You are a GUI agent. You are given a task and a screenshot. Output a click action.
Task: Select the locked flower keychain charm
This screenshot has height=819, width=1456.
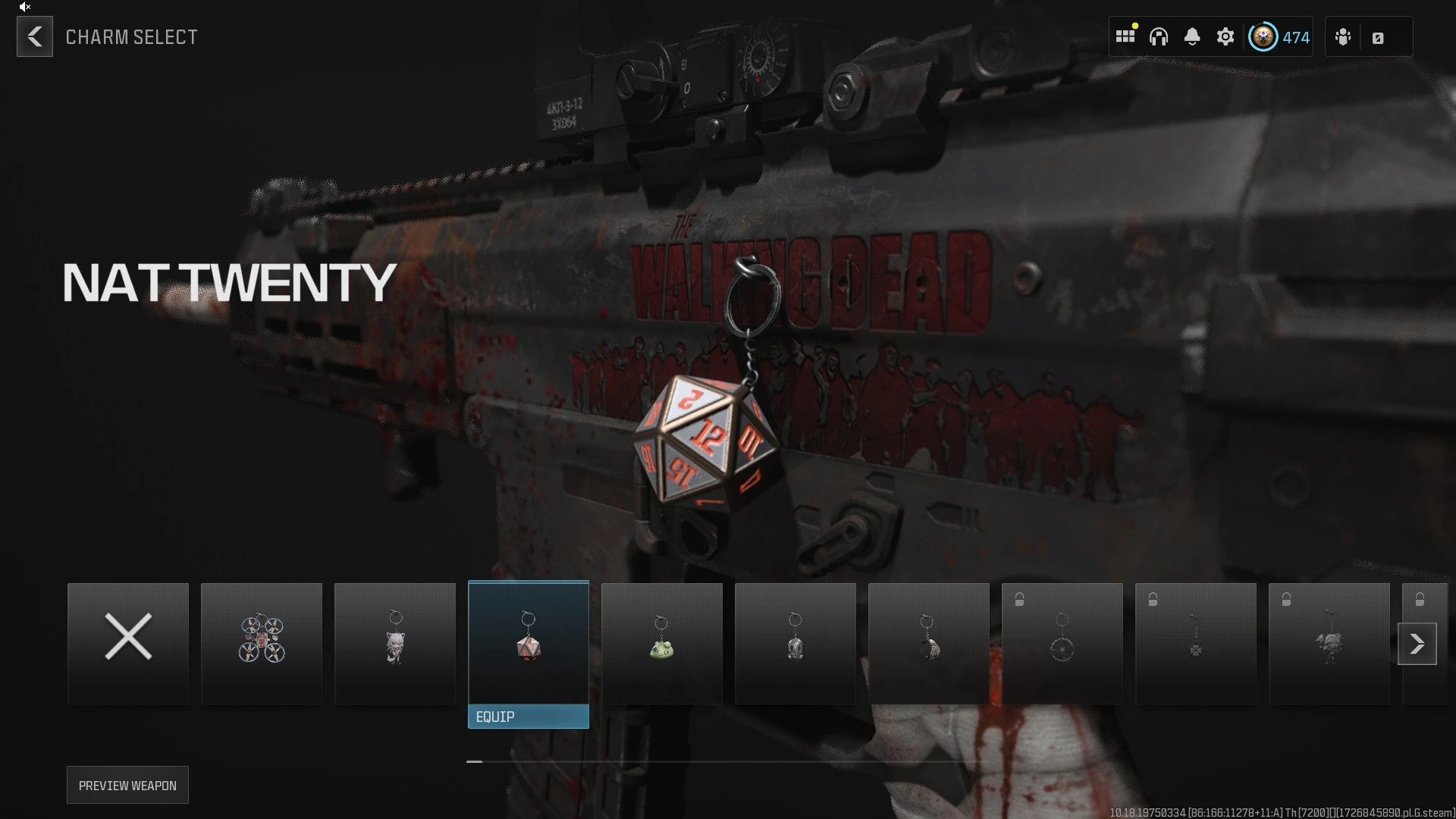pos(1195,643)
